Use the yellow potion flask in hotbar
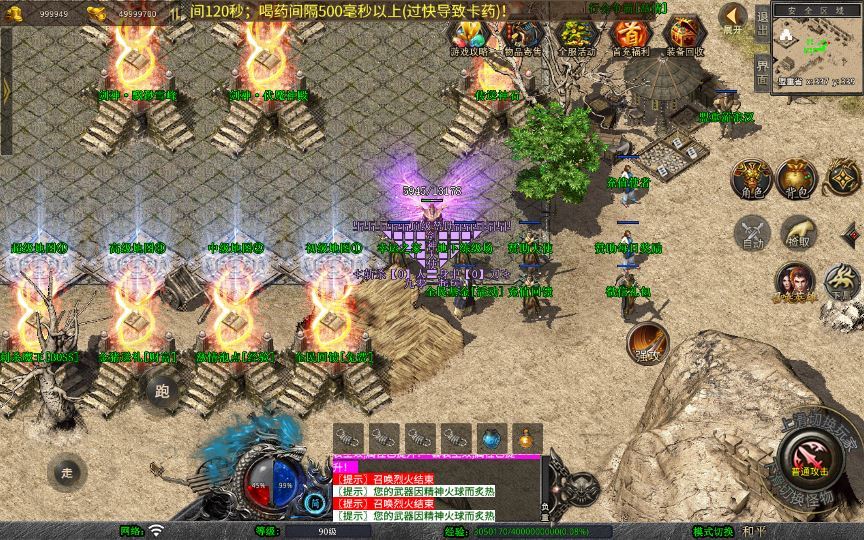Viewport: 864px width, 540px height. coord(526,438)
